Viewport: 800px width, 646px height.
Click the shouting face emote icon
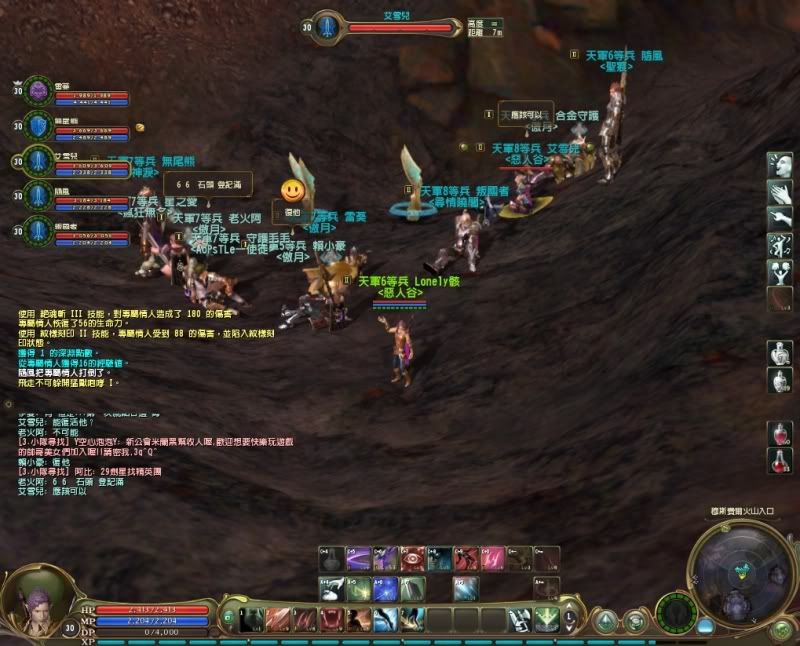[780, 165]
